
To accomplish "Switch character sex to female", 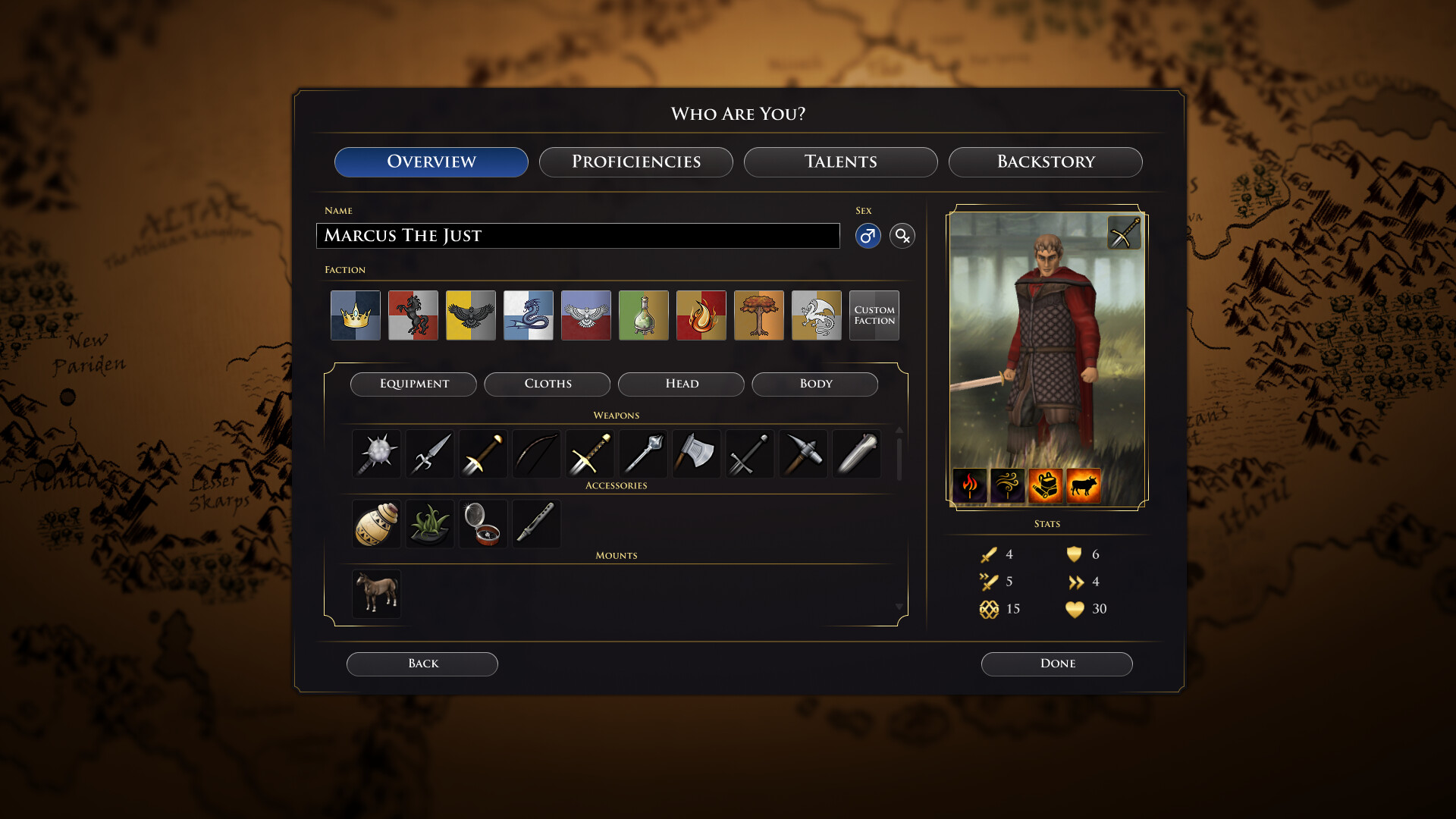I will click(902, 236).
